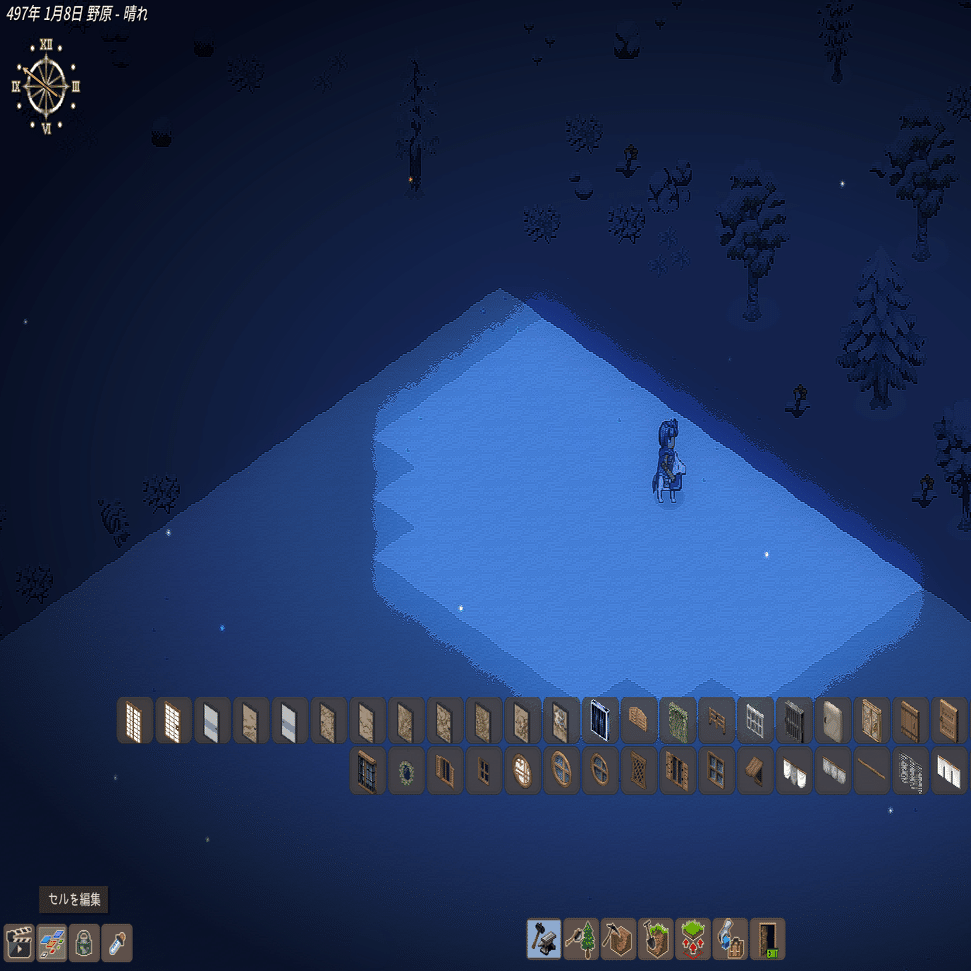Choose the wooden fence gate item
The width and height of the screenshot is (971, 971).
click(x=717, y=720)
